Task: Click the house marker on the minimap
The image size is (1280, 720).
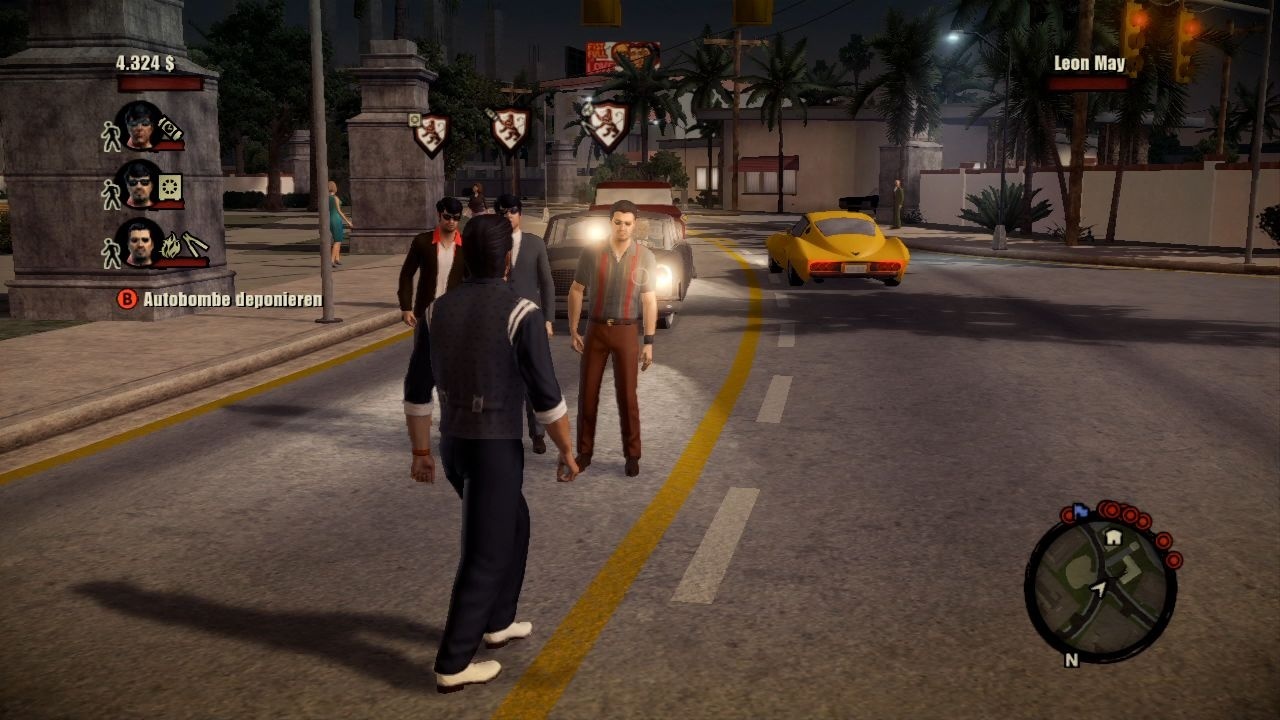Action: click(1112, 538)
